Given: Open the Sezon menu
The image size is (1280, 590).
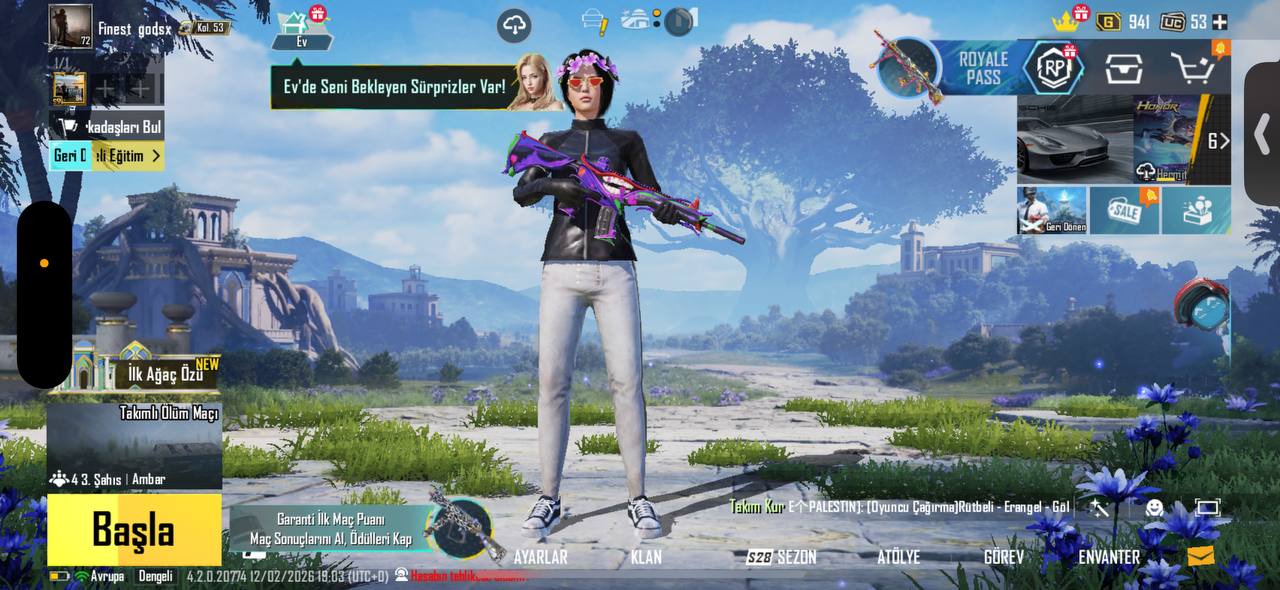Looking at the screenshot, I should click(782, 557).
